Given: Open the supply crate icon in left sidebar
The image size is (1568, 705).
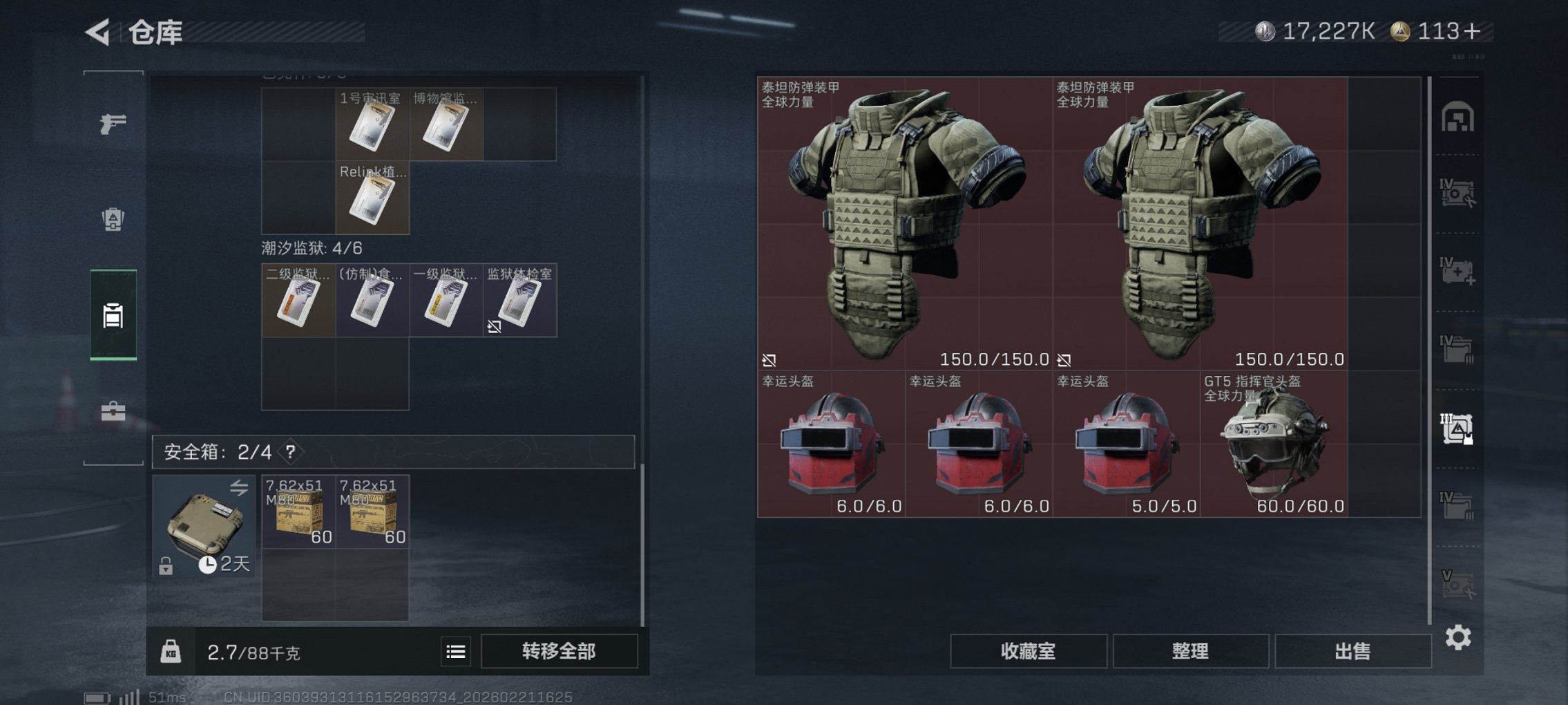Looking at the screenshot, I should coord(114,218).
